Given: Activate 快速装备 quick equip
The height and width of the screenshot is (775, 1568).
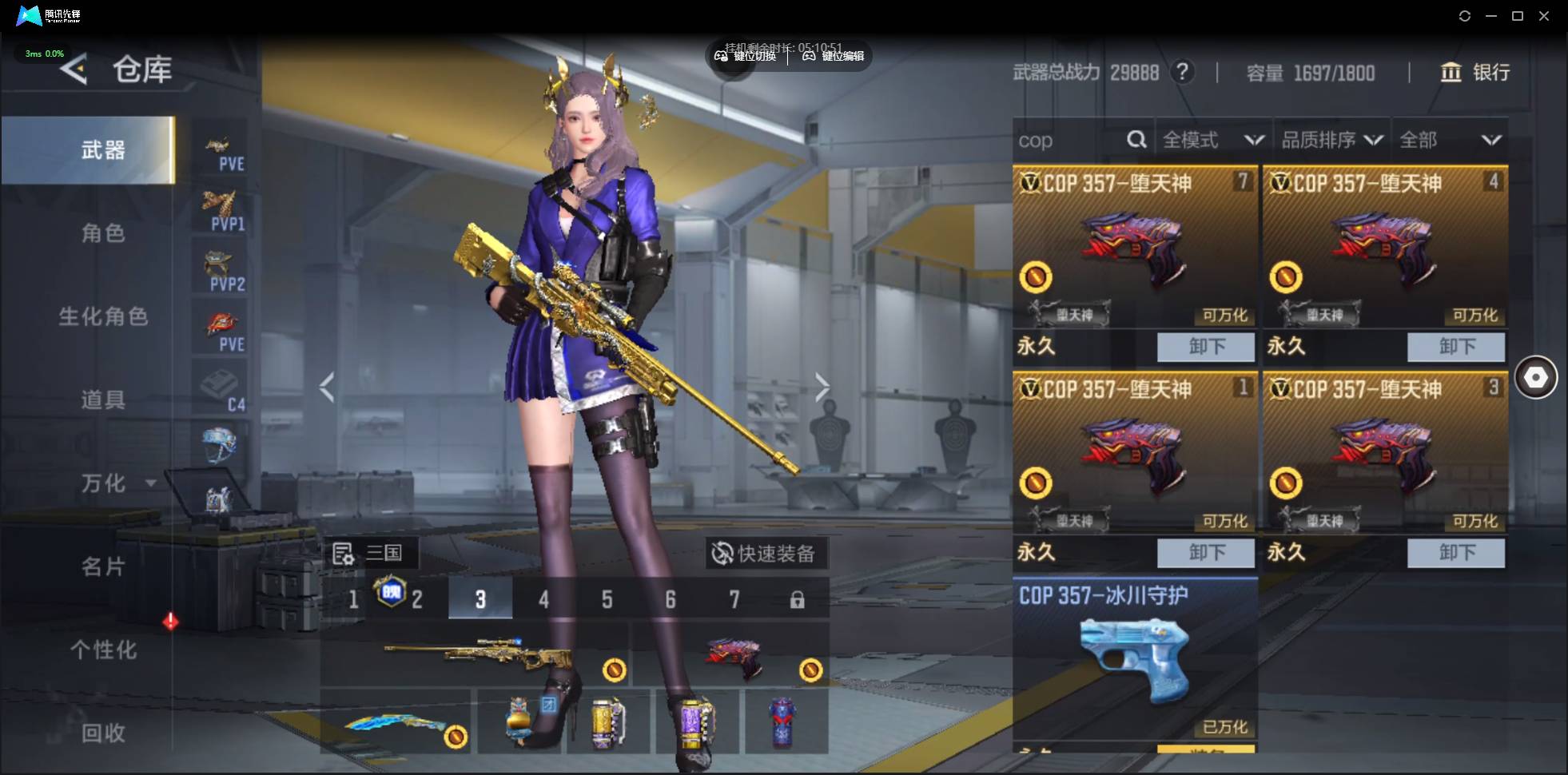Looking at the screenshot, I should pos(765,553).
